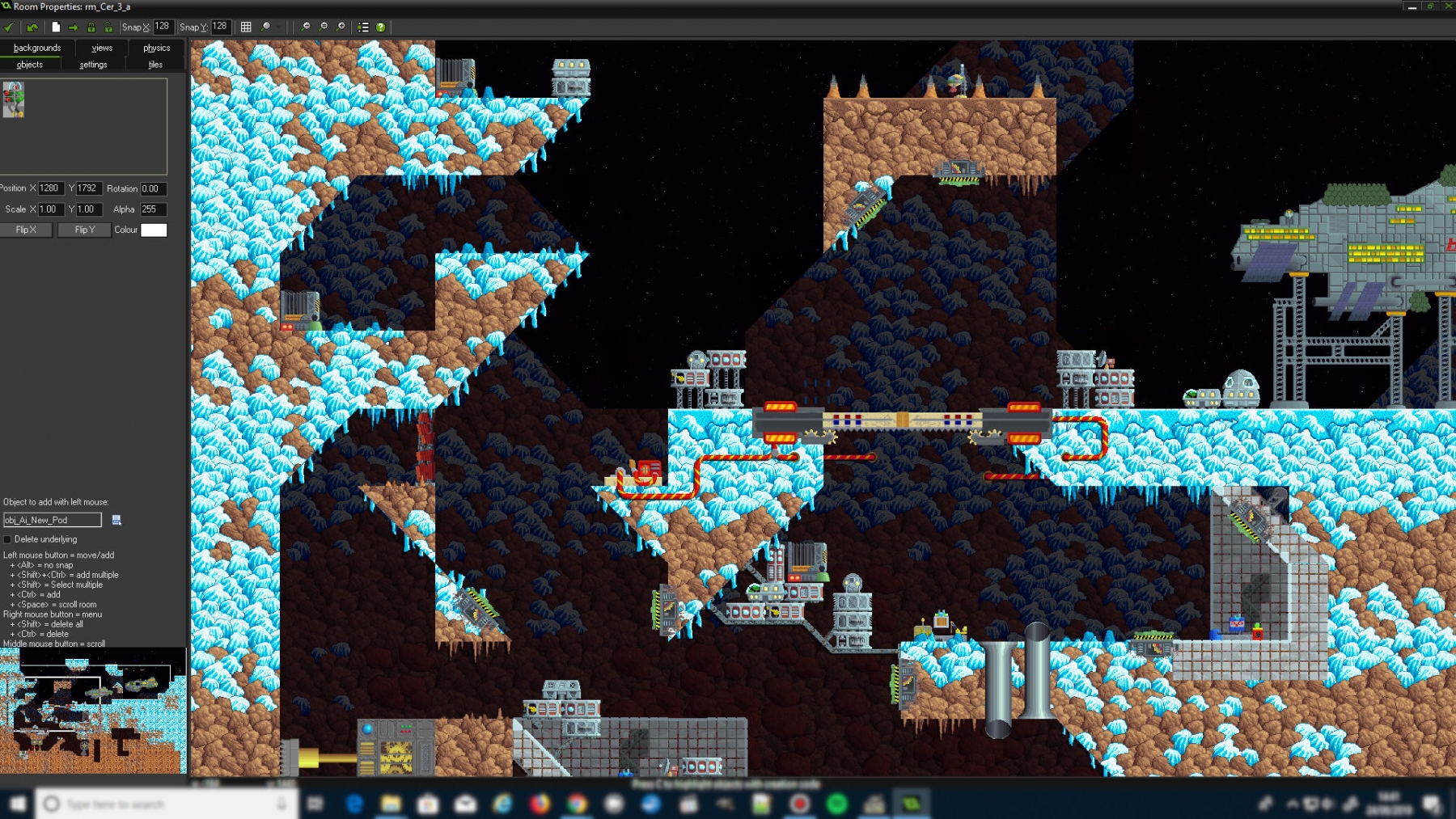Open the views tab
The width and height of the screenshot is (1456, 819).
102,49
